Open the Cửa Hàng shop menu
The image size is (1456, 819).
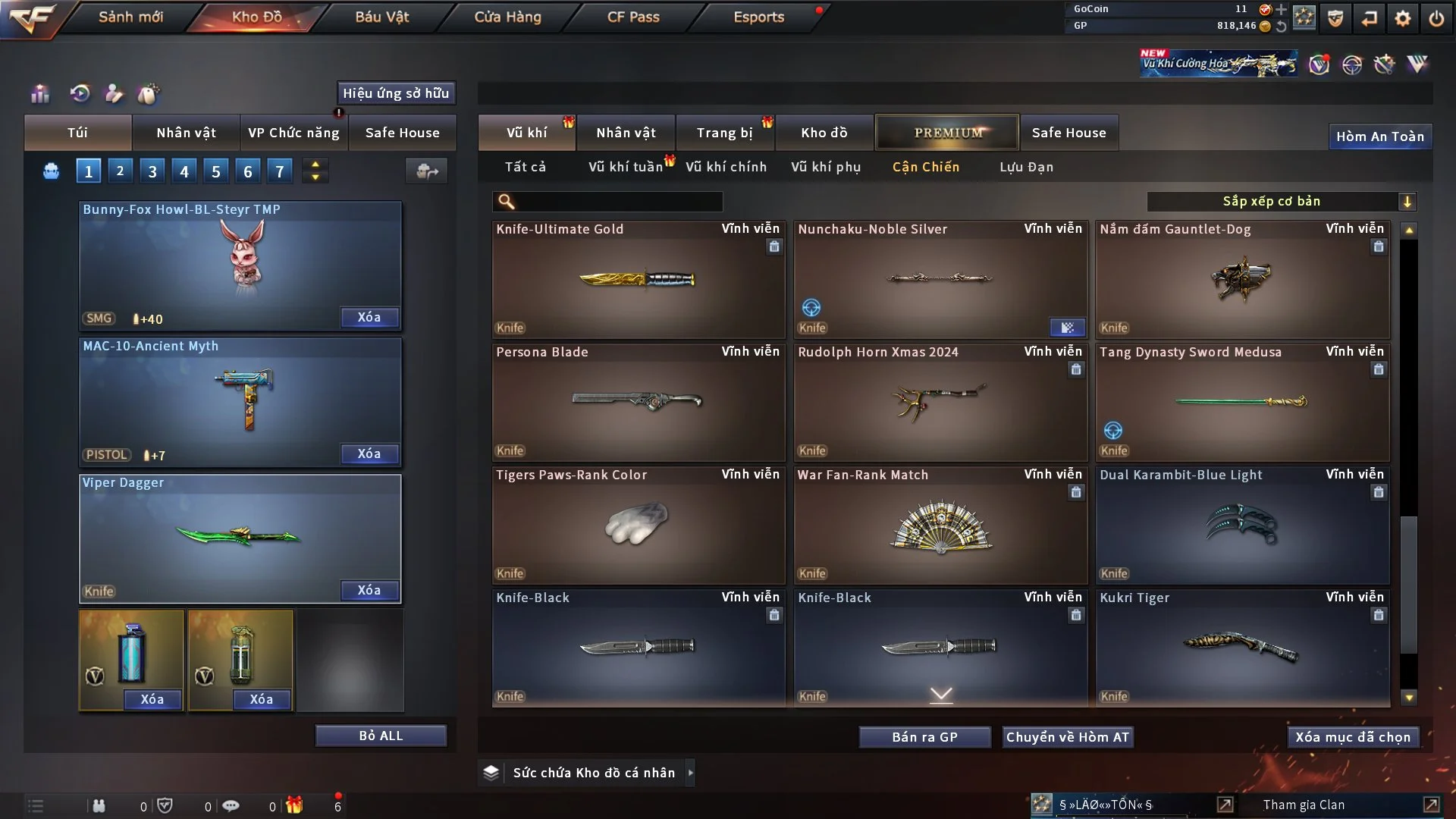pos(507,17)
